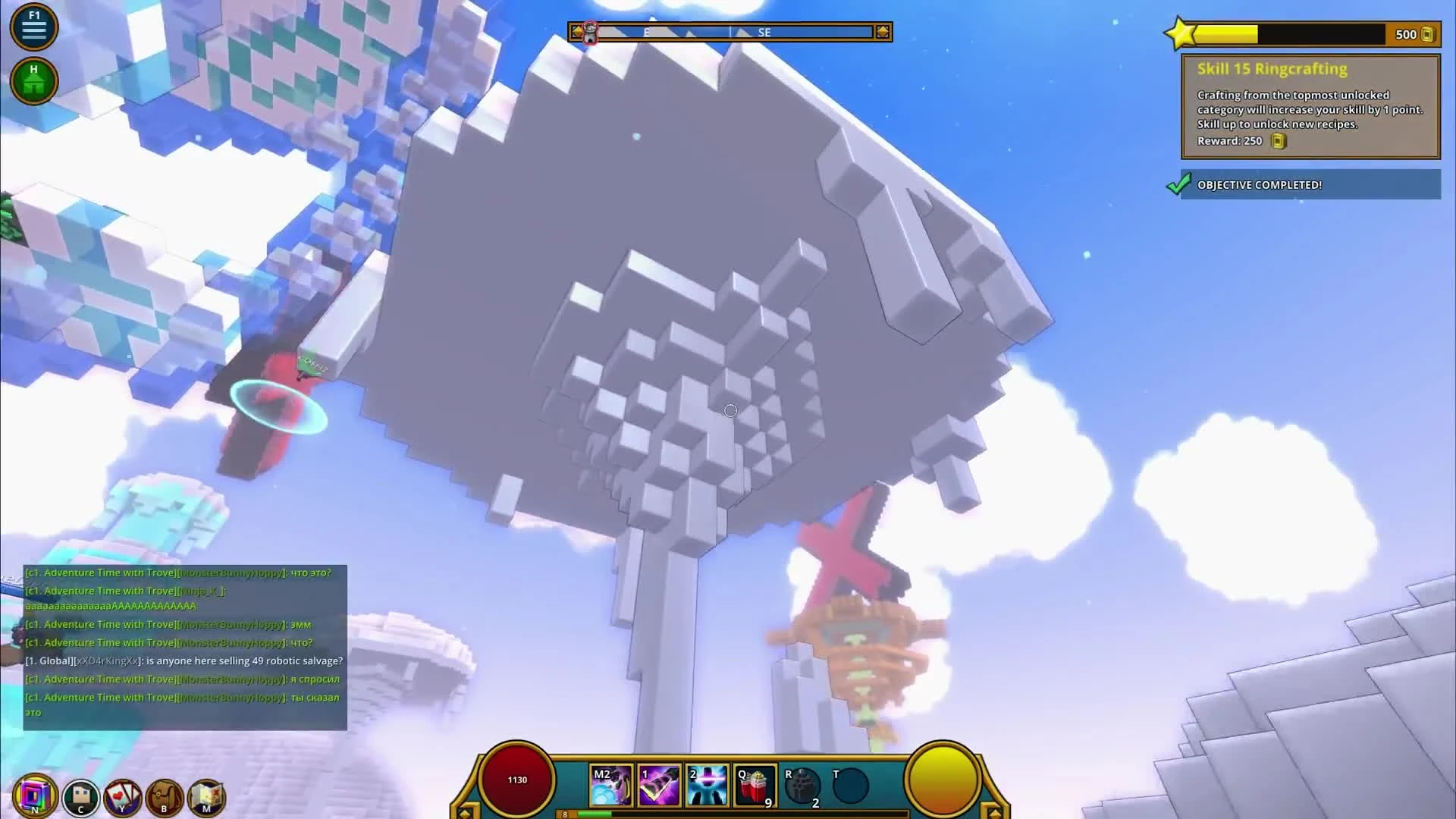Open the main menu via the F1 button

click(x=34, y=27)
